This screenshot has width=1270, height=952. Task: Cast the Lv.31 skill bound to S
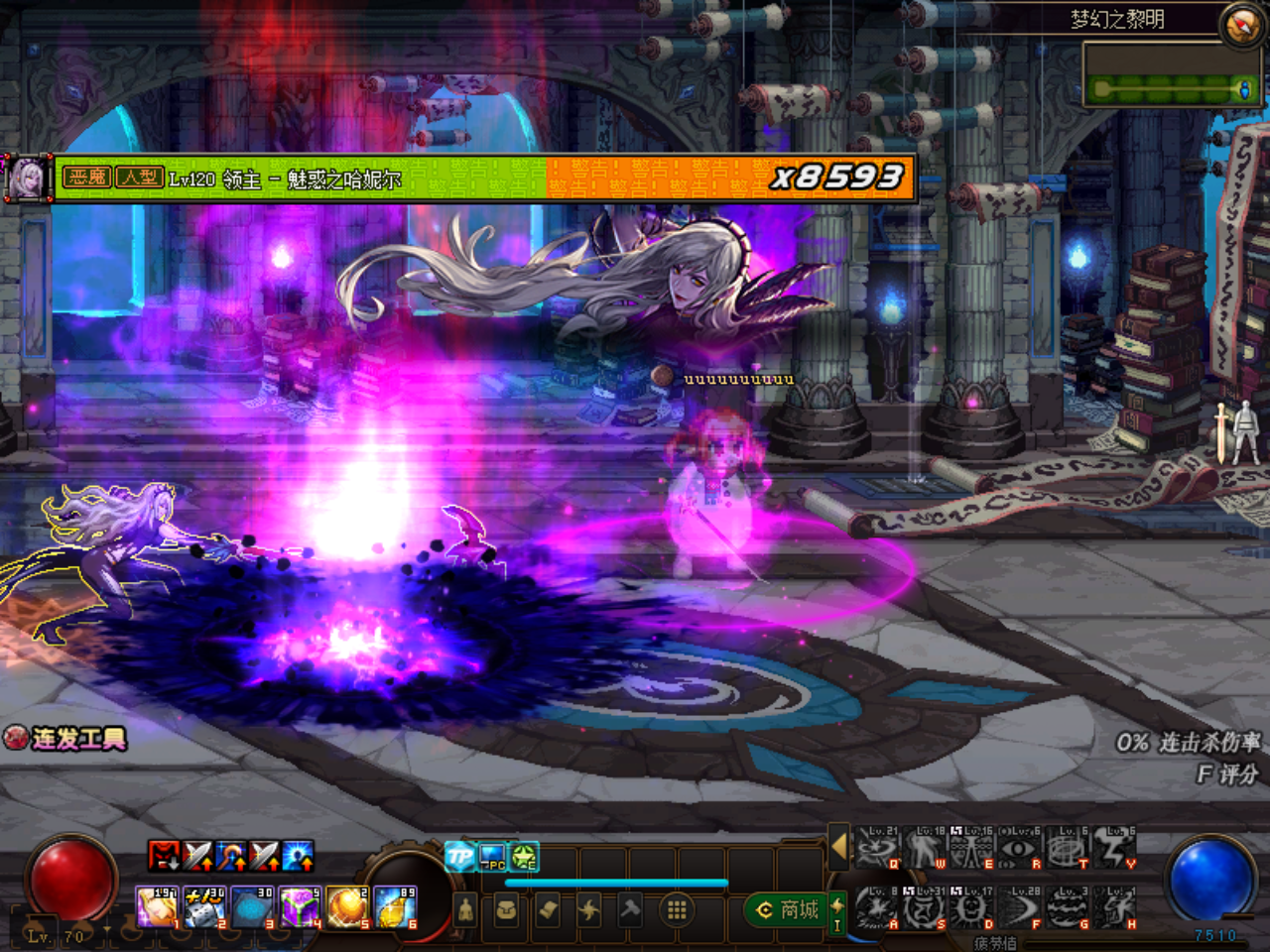pyautogui.click(x=924, y=907)
